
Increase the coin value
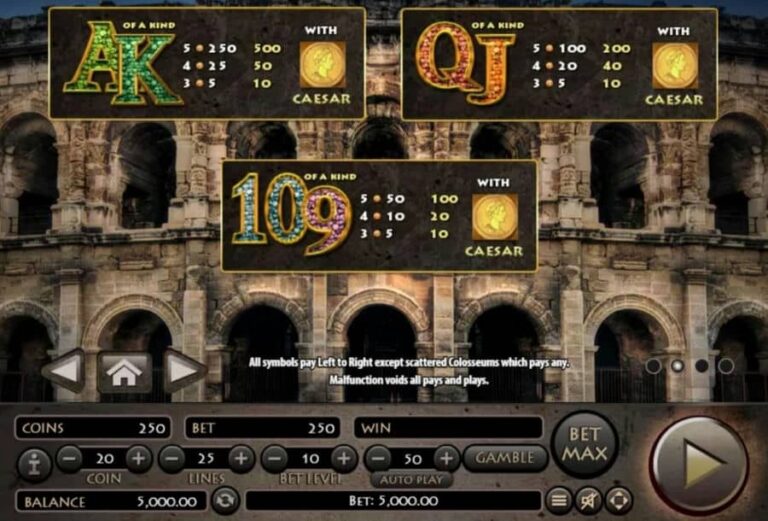click(138, 459)
